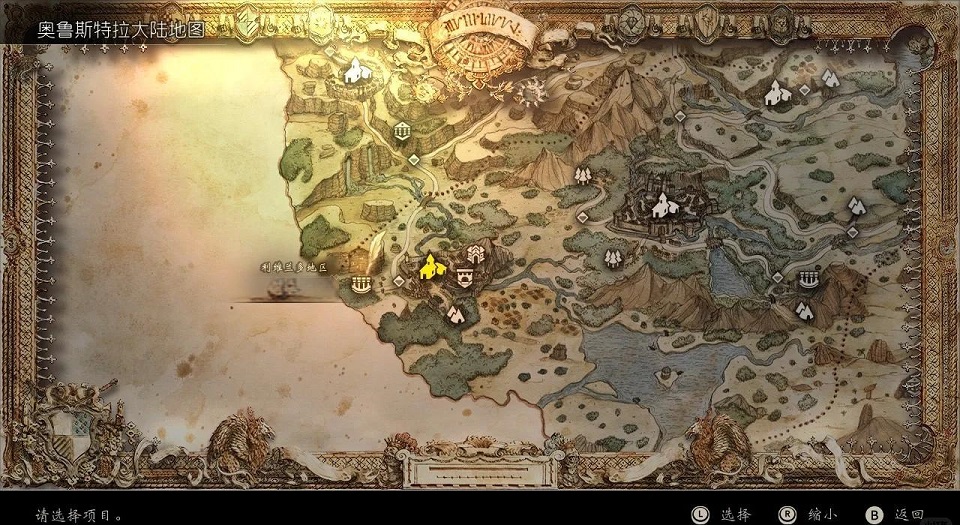Select the yellow highlighted town marker

pyautogui.click(x=431, y=266)
